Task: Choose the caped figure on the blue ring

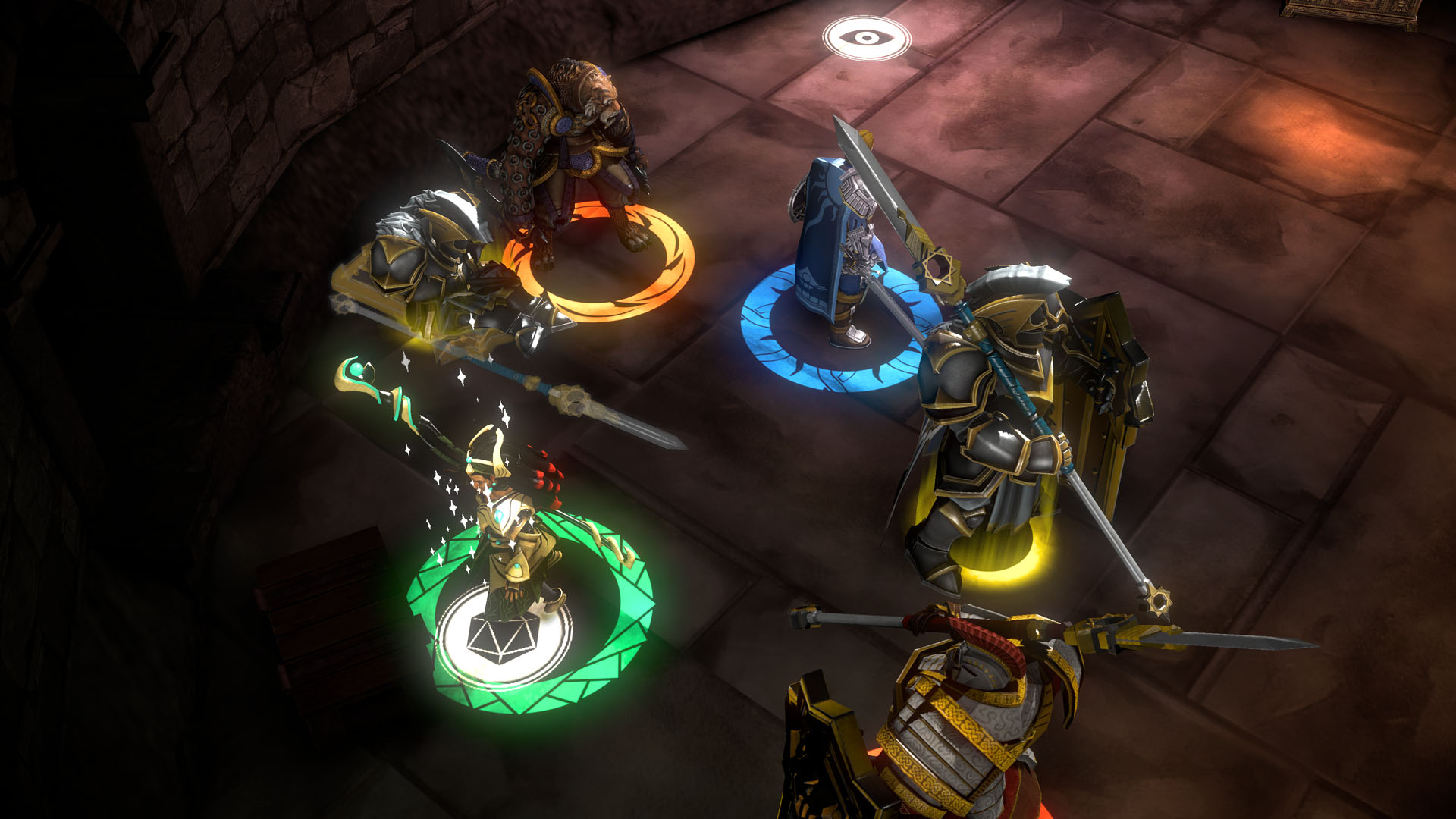Action: pyautogui.click(x=834, y=243)
